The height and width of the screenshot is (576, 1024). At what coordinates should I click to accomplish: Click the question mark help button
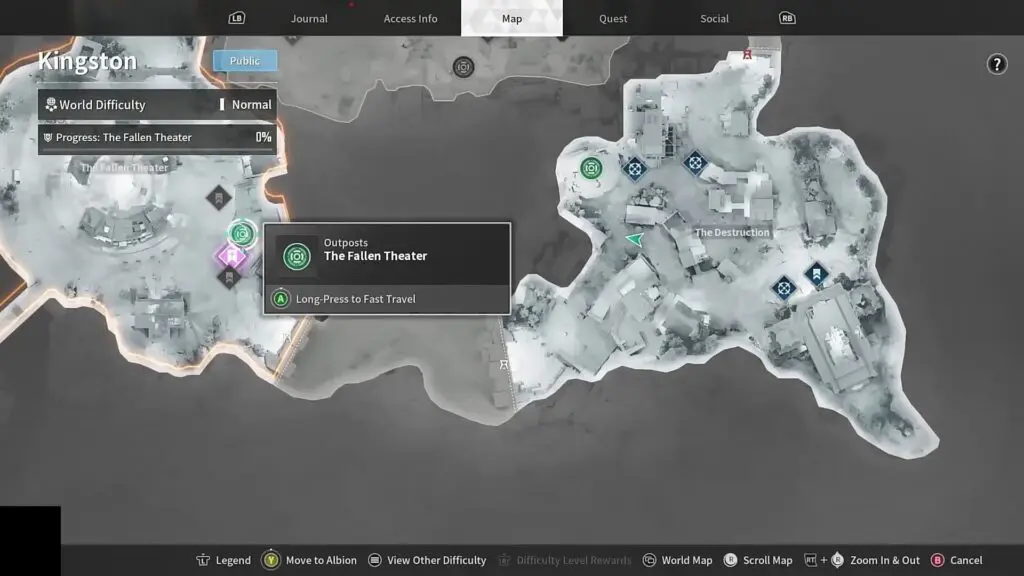[x=997, y=64]
